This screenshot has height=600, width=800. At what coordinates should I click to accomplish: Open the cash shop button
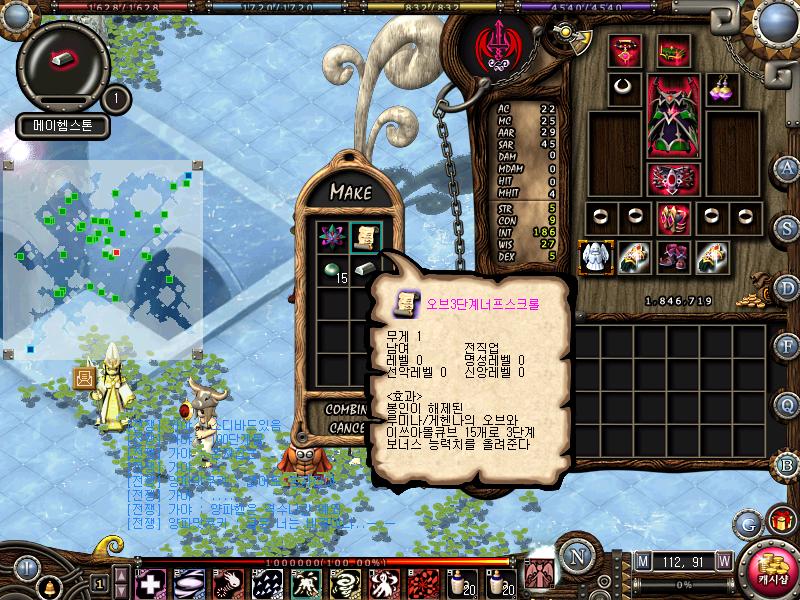pos(770,566)
